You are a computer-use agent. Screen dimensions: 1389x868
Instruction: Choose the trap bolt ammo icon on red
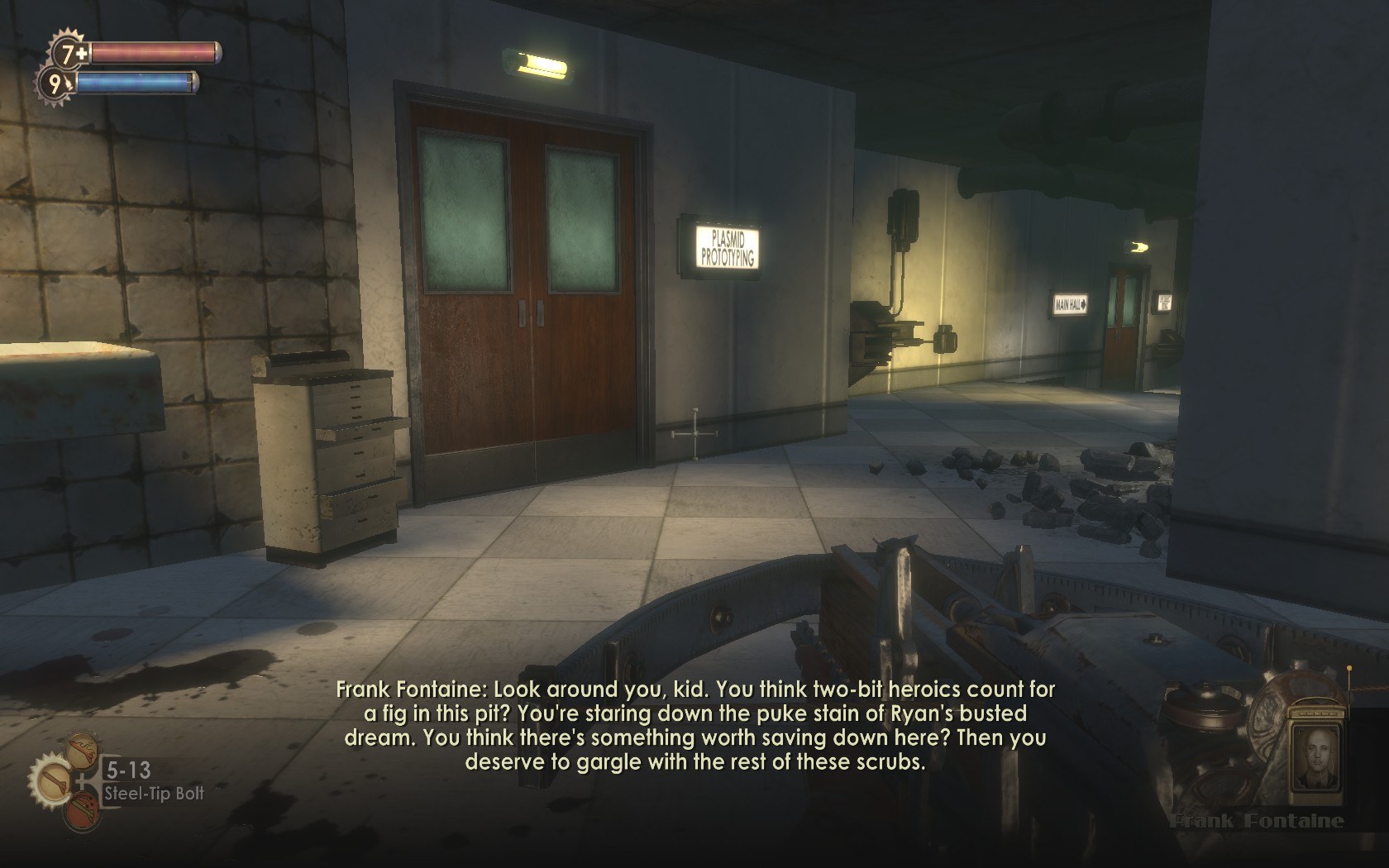(x=82, y=811)
